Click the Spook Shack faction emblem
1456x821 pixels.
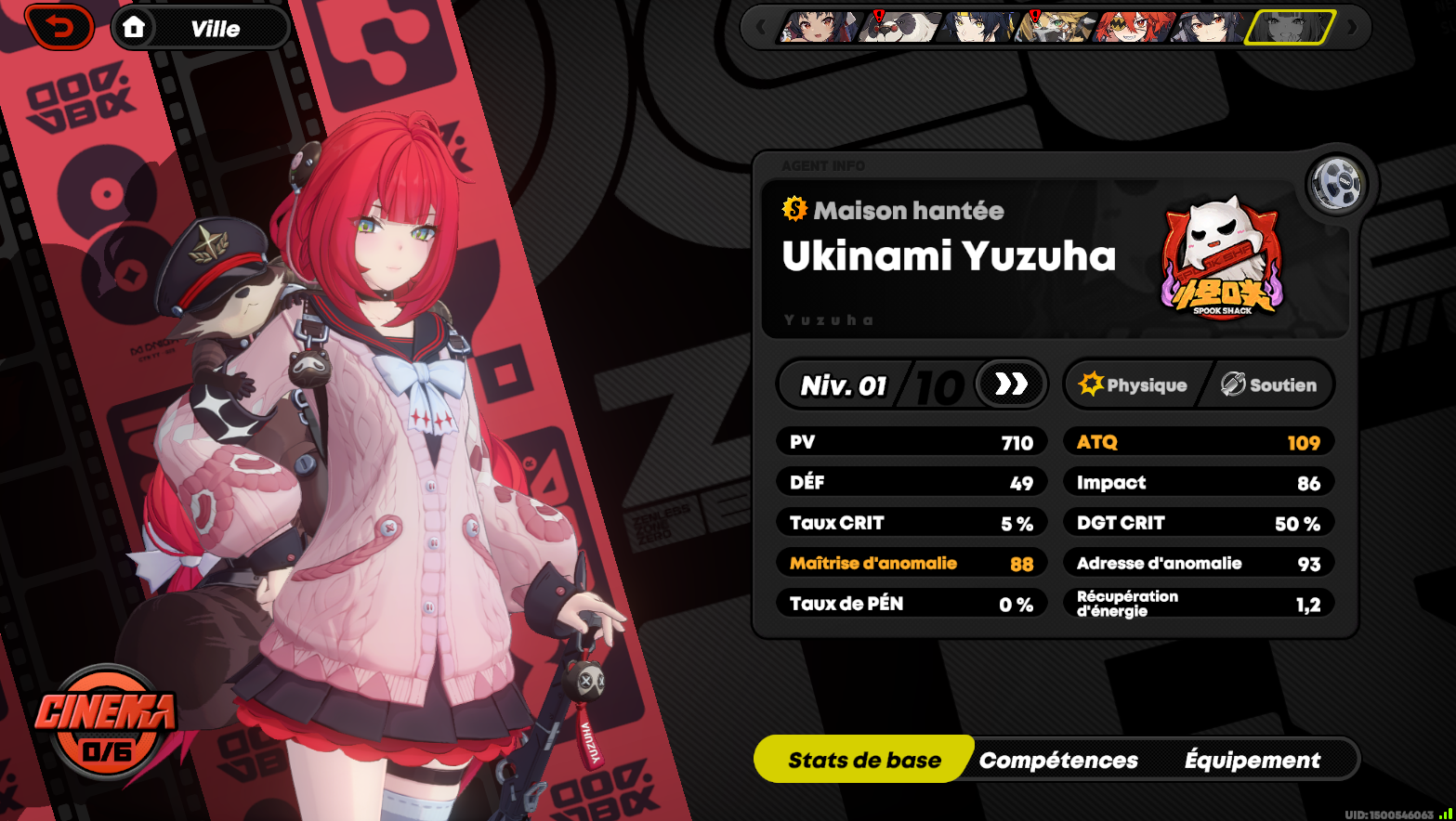1220,261
